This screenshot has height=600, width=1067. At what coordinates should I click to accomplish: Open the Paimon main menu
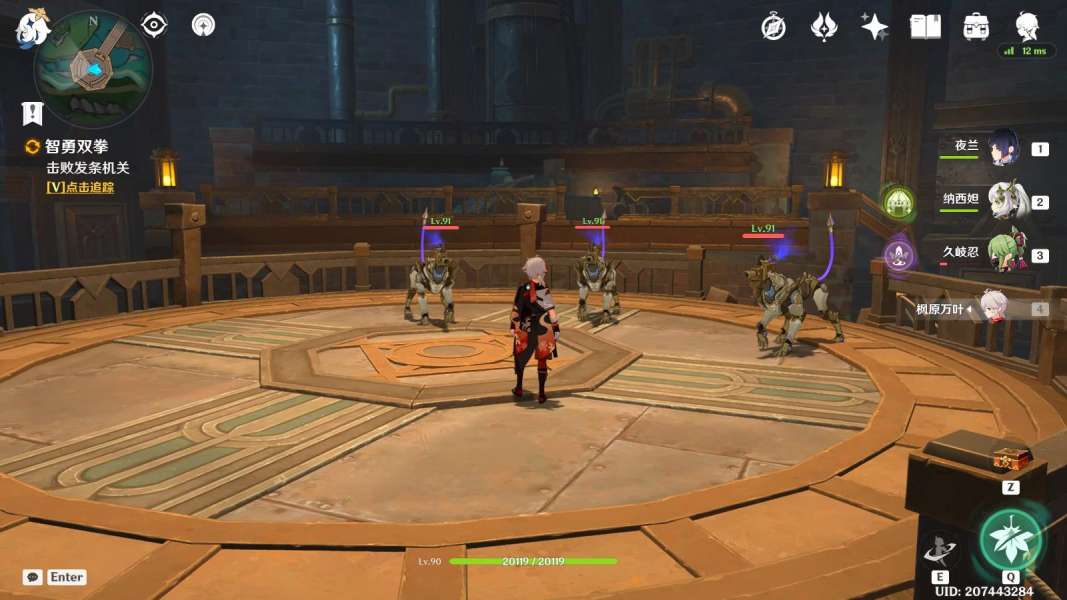(31, 28)
